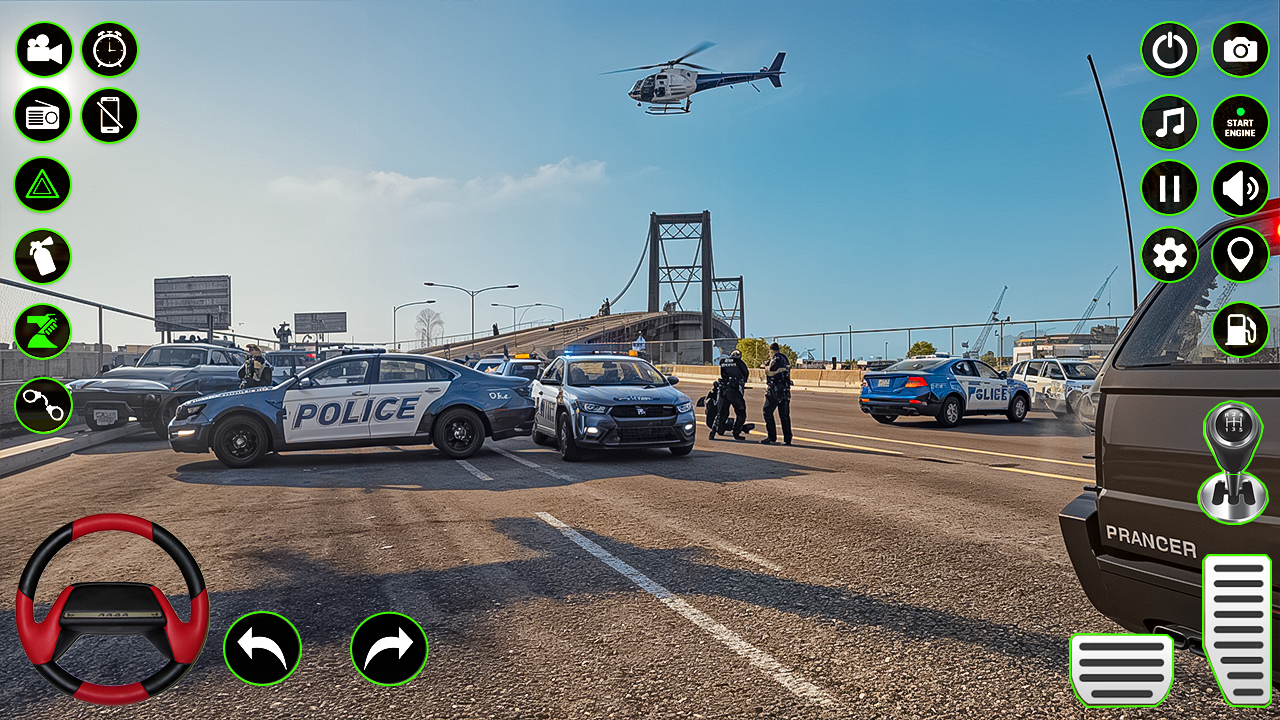1280x720 pixels.
Task: Toggle the Start Engine button
Action: tap(1238, 122)
